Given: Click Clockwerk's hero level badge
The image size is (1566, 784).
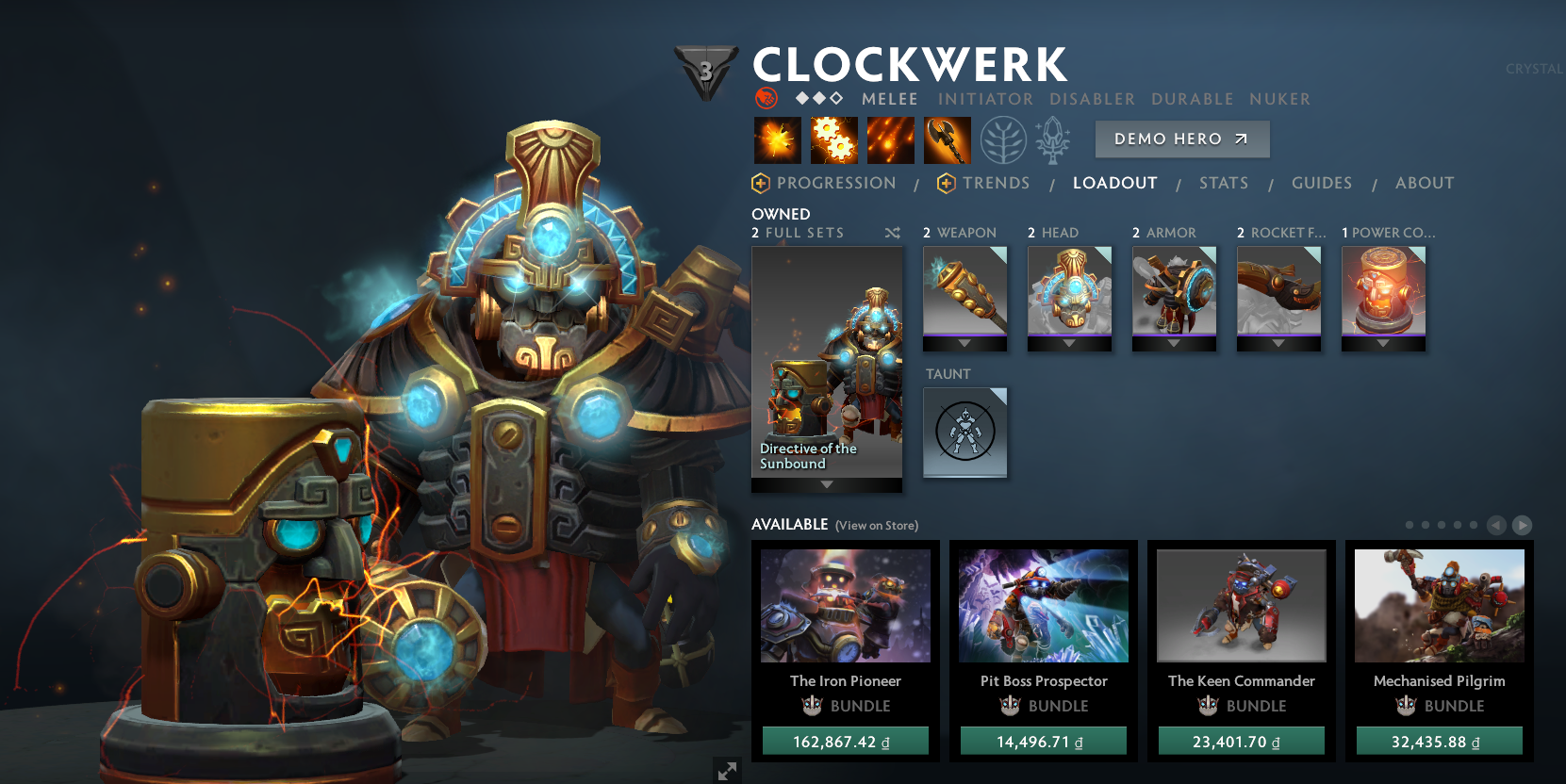Looking at the screenshot, I should (705, 67).
